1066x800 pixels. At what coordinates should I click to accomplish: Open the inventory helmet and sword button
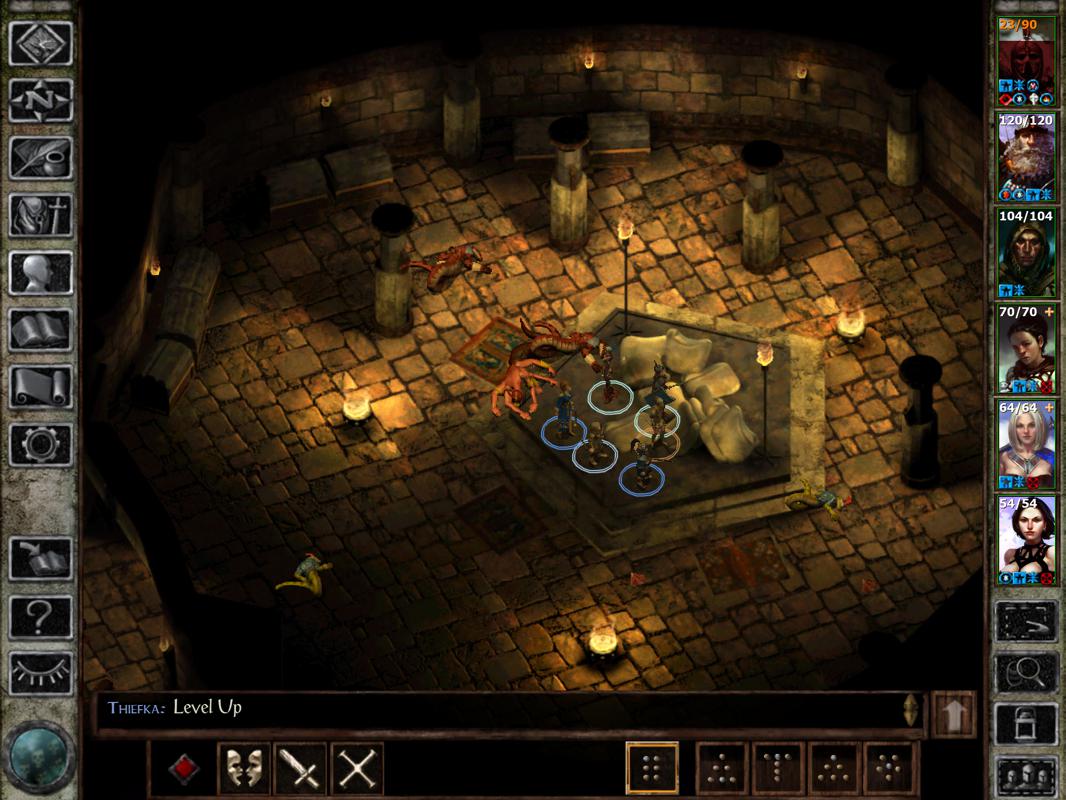[41, 214]
